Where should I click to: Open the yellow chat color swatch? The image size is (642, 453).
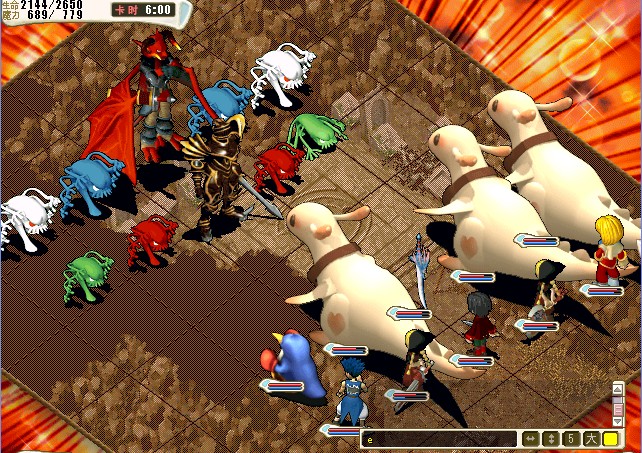(610, 439)
